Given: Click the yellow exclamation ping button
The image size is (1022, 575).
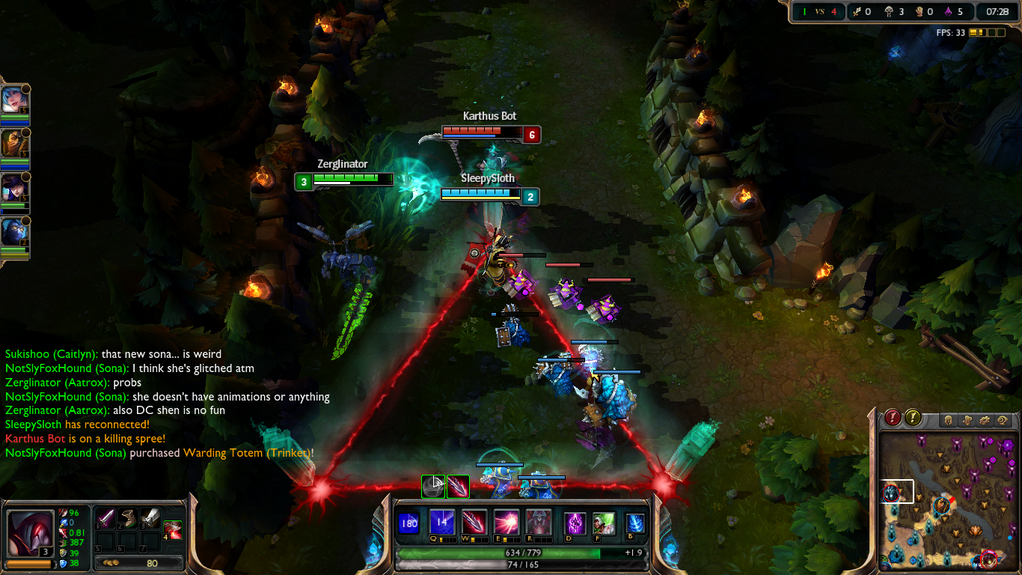Looking at the screenshot, I should point(913,418).
